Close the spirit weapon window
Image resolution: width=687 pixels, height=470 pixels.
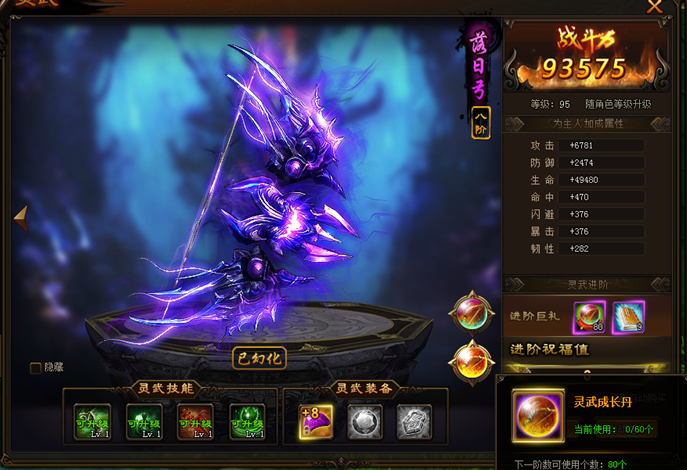655,7
